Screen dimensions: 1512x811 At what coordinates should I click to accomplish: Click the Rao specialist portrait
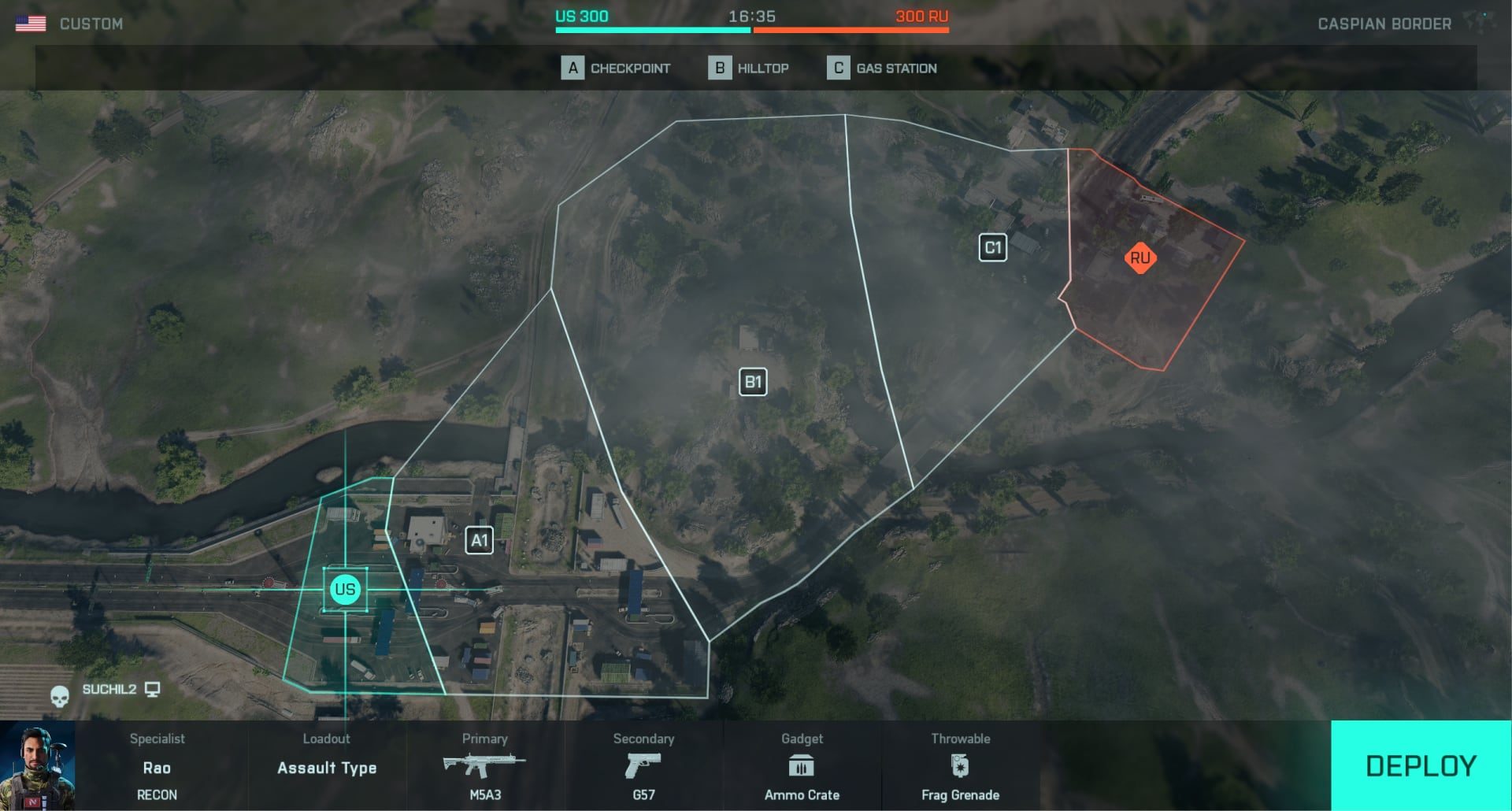(38, 767)
